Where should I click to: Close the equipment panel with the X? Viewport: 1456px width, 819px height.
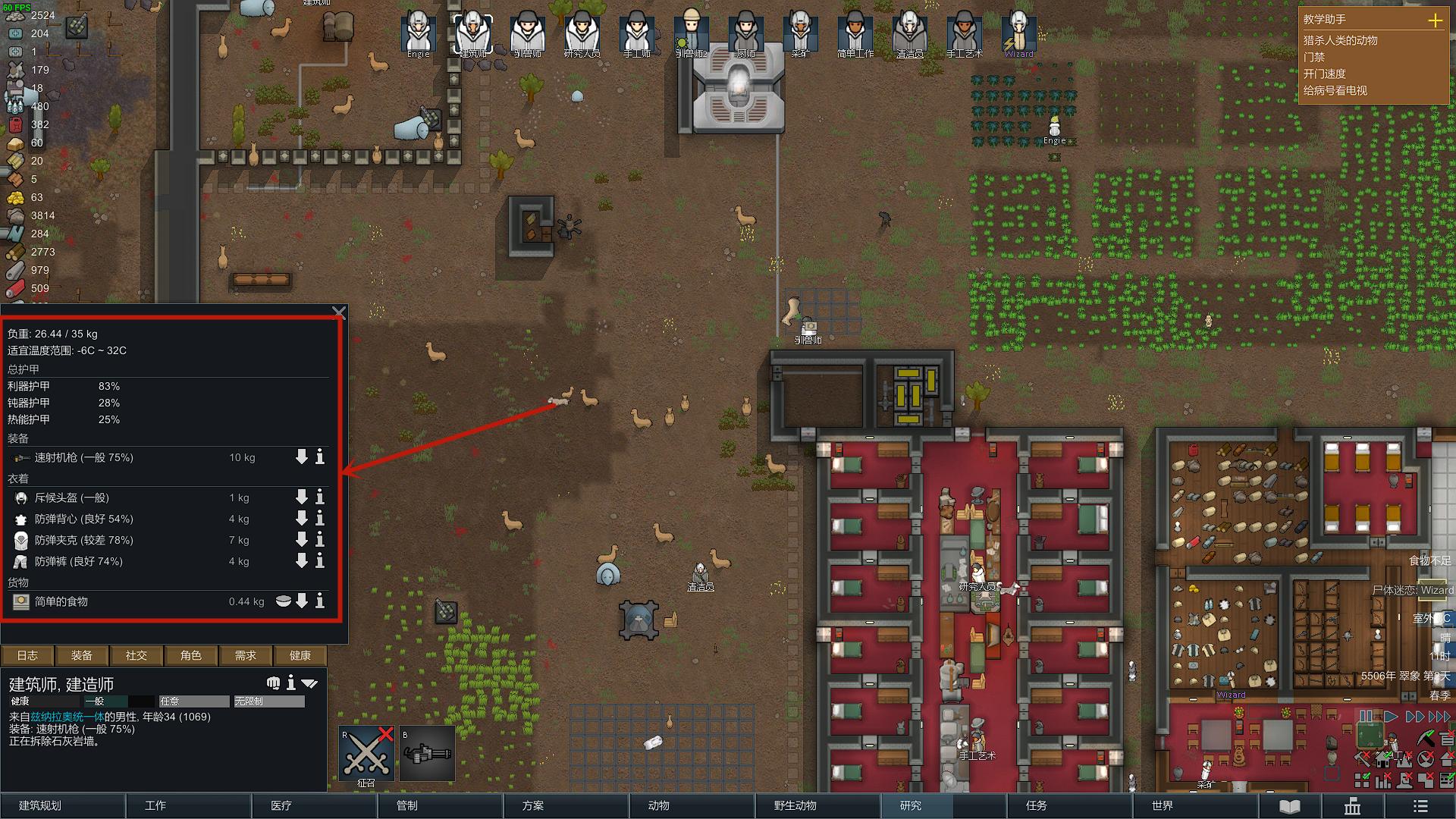tap(339, 312)
